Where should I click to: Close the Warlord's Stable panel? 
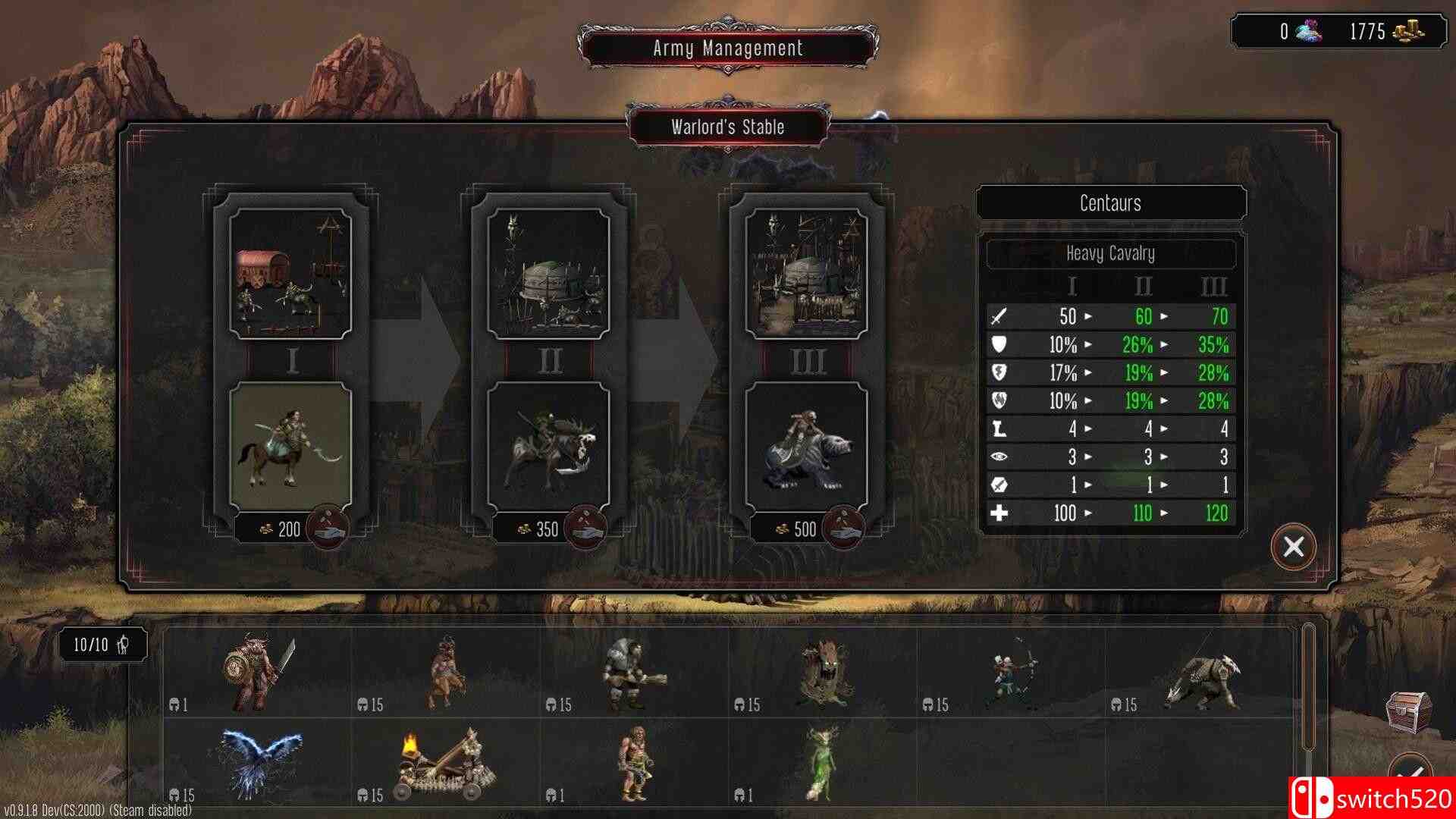coord(1294,547)
